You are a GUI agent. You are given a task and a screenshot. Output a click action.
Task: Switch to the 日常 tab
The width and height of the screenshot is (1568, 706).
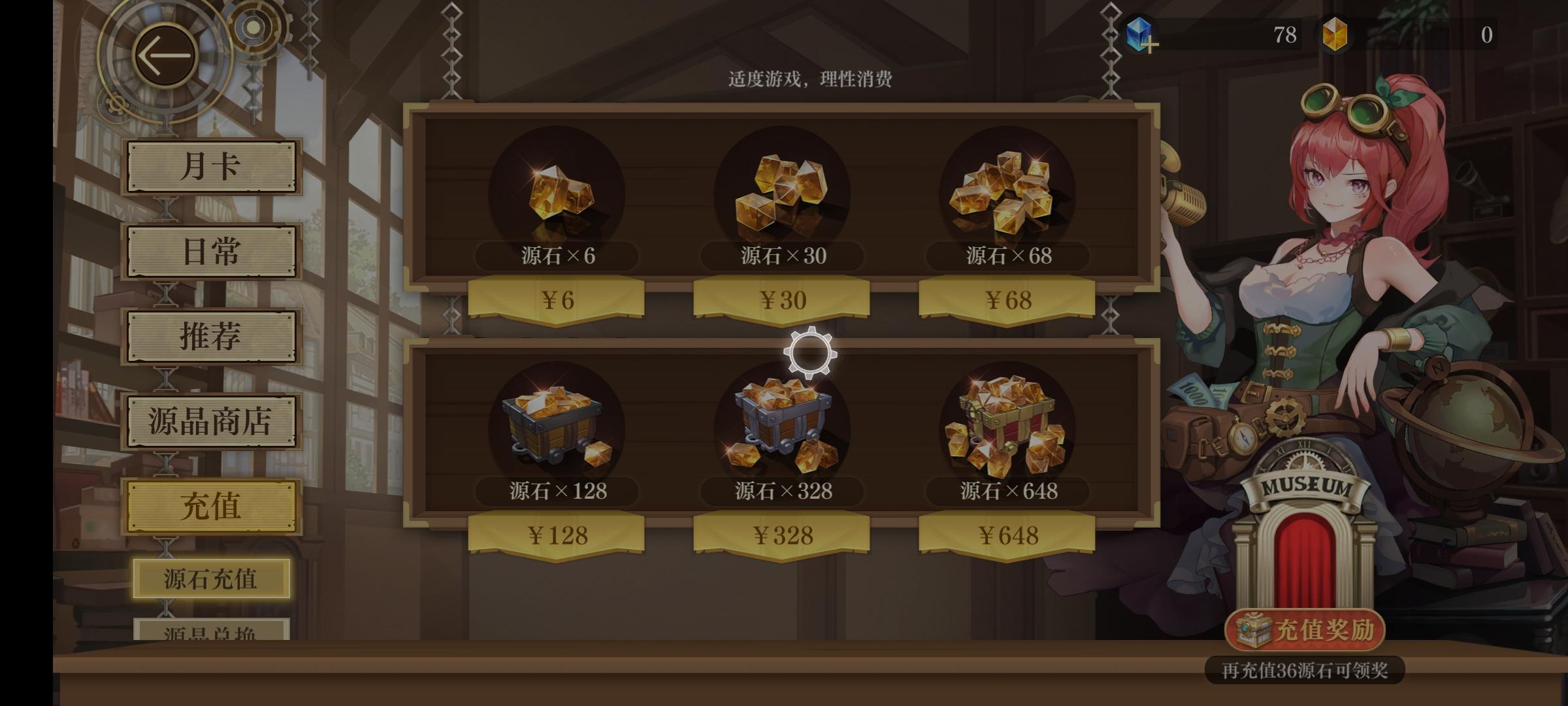[x=211, y=252]
